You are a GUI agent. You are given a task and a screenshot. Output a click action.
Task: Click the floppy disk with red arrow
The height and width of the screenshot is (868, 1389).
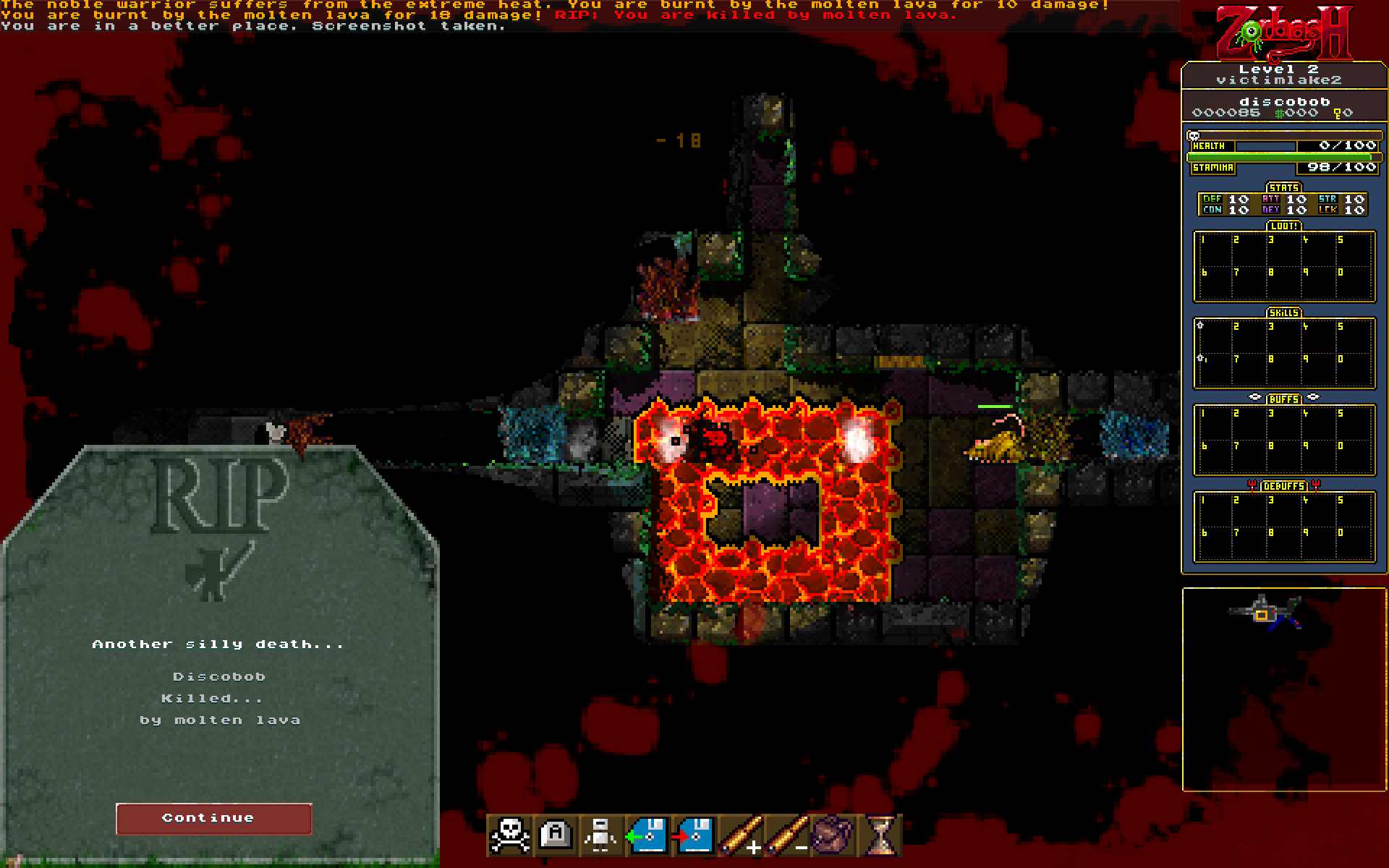pyautogui.click(x=692, y=835)
